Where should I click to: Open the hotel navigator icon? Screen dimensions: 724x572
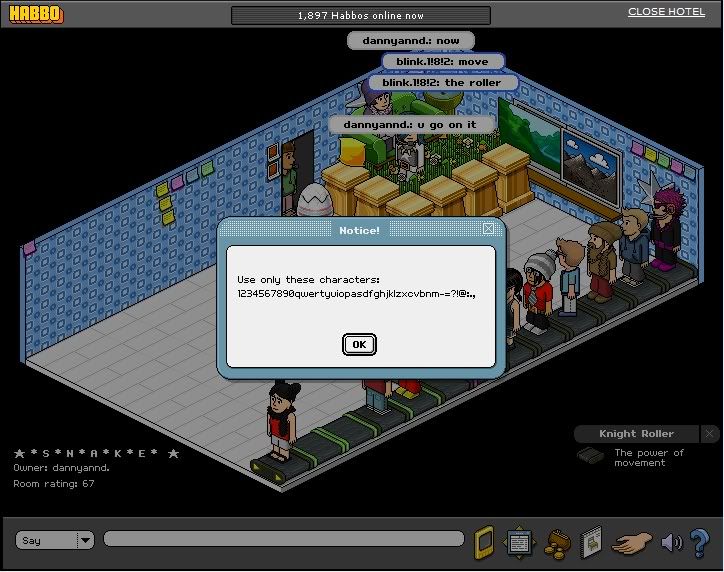519,541
